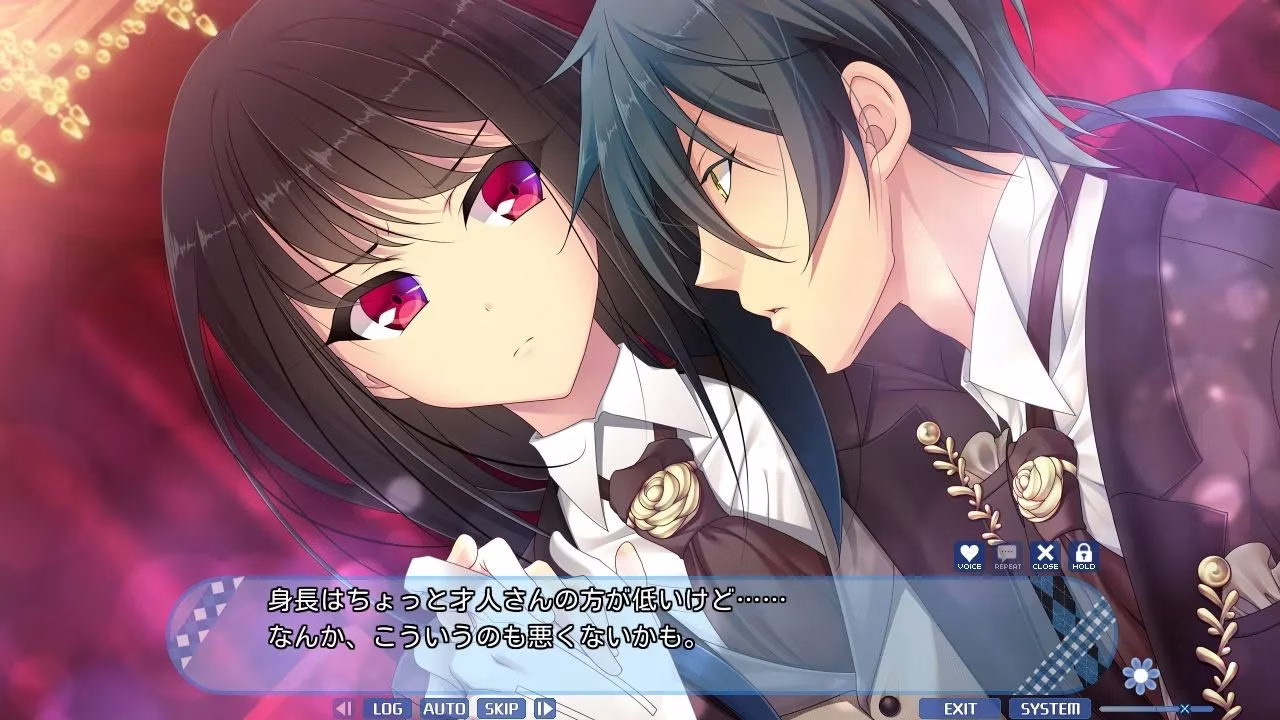The height and width of the screenshot is (720, 1280).
Task: Jump back with the previous-scene arrow
Action: tap(343, 709)
